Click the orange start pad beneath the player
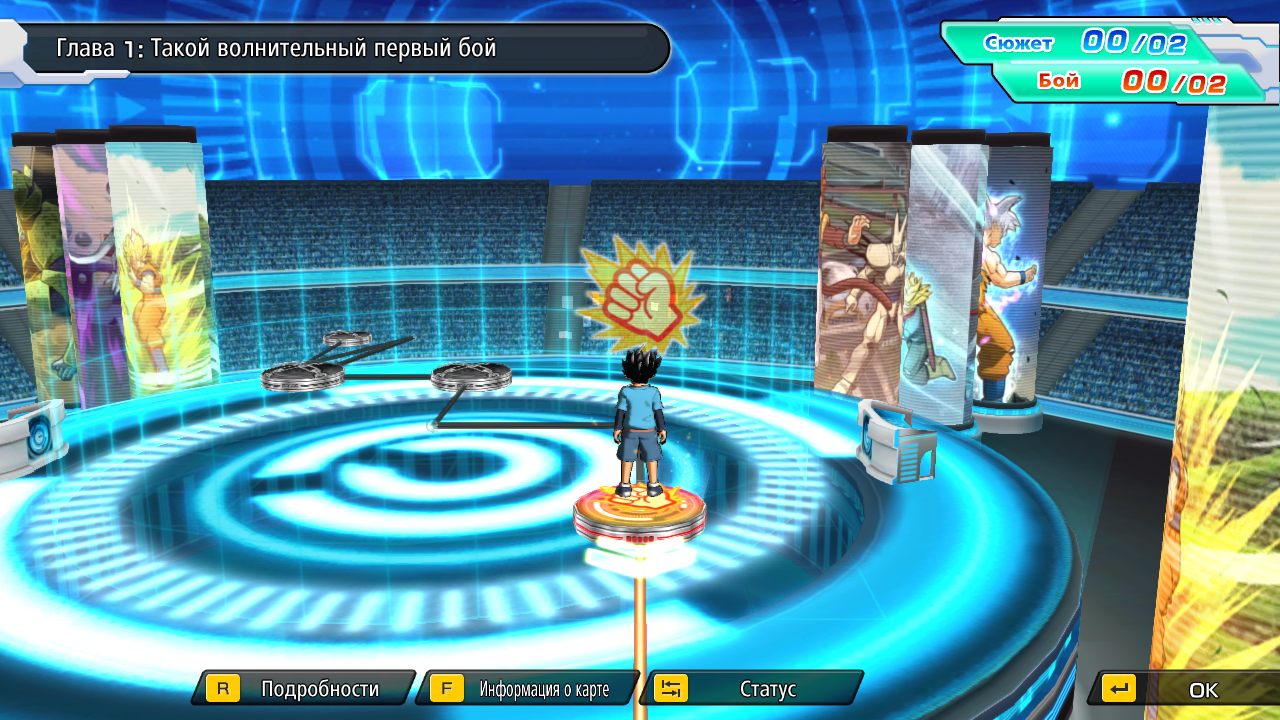The image size is (1280, 720). 638,512
